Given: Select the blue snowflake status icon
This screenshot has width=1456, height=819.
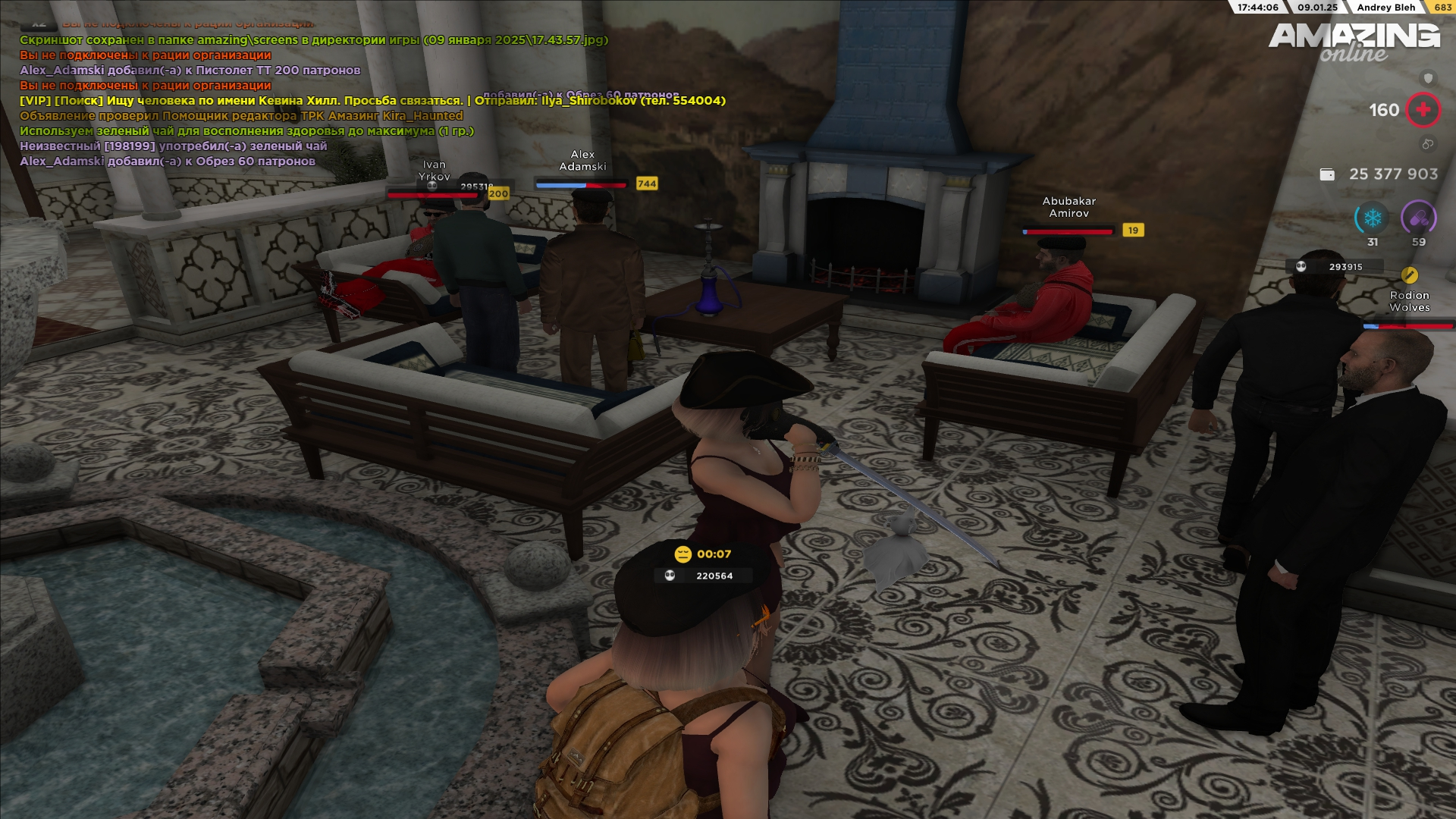Looking at the screenshot, I should click(x=1372, y=219).
